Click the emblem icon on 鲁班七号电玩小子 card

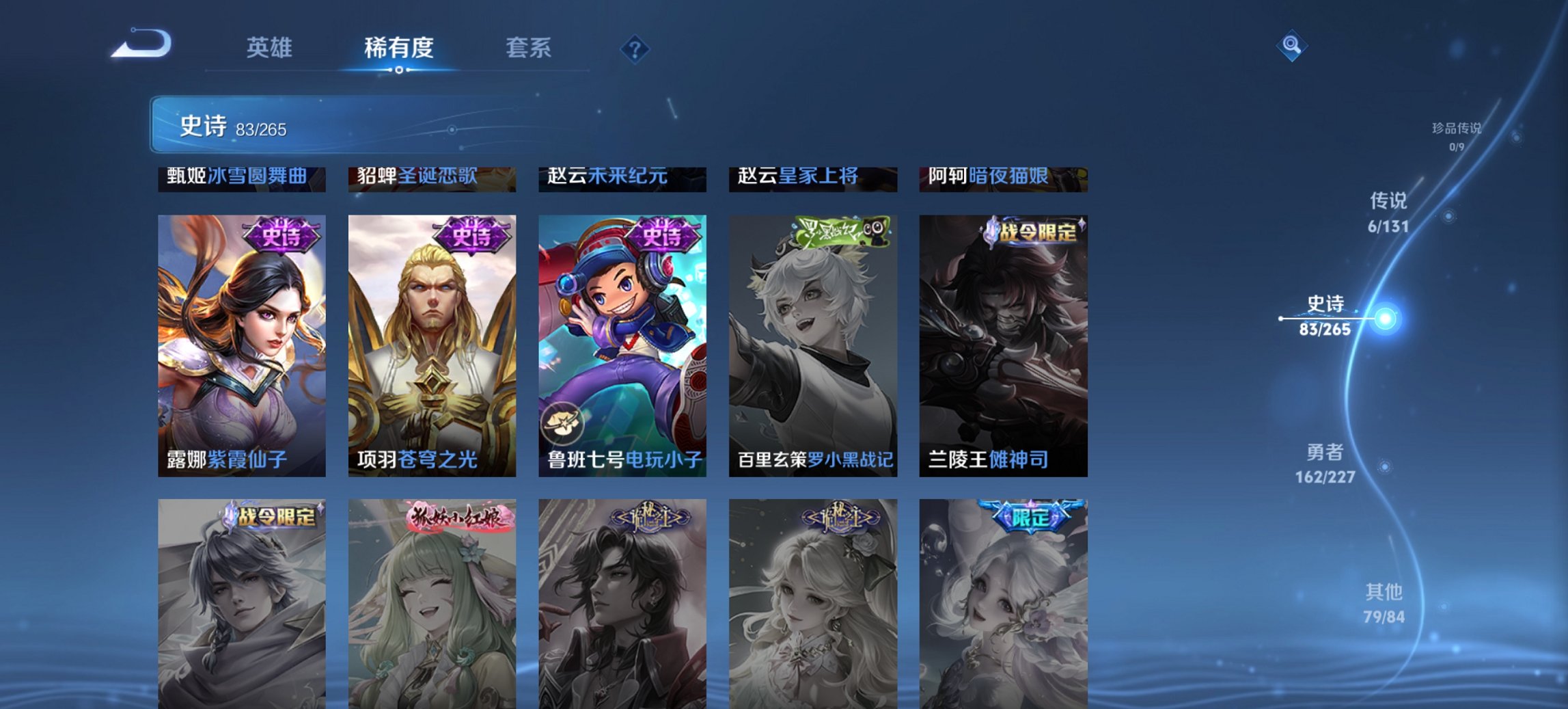pos(562,423)
